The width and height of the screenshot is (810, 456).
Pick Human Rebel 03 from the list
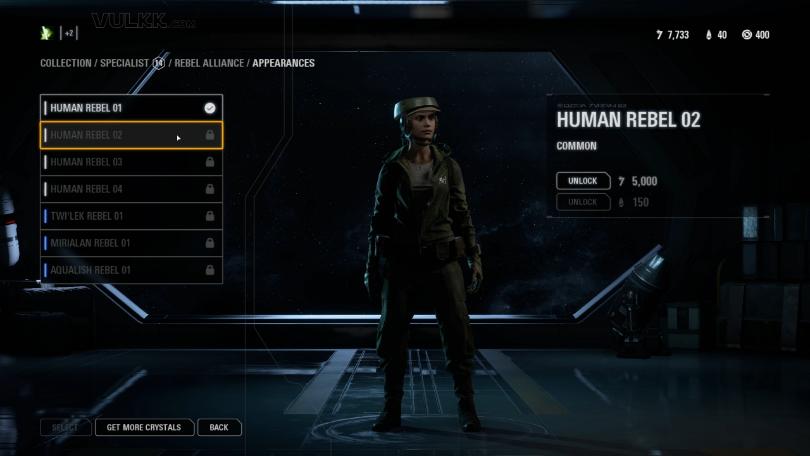tap(130, 162)
